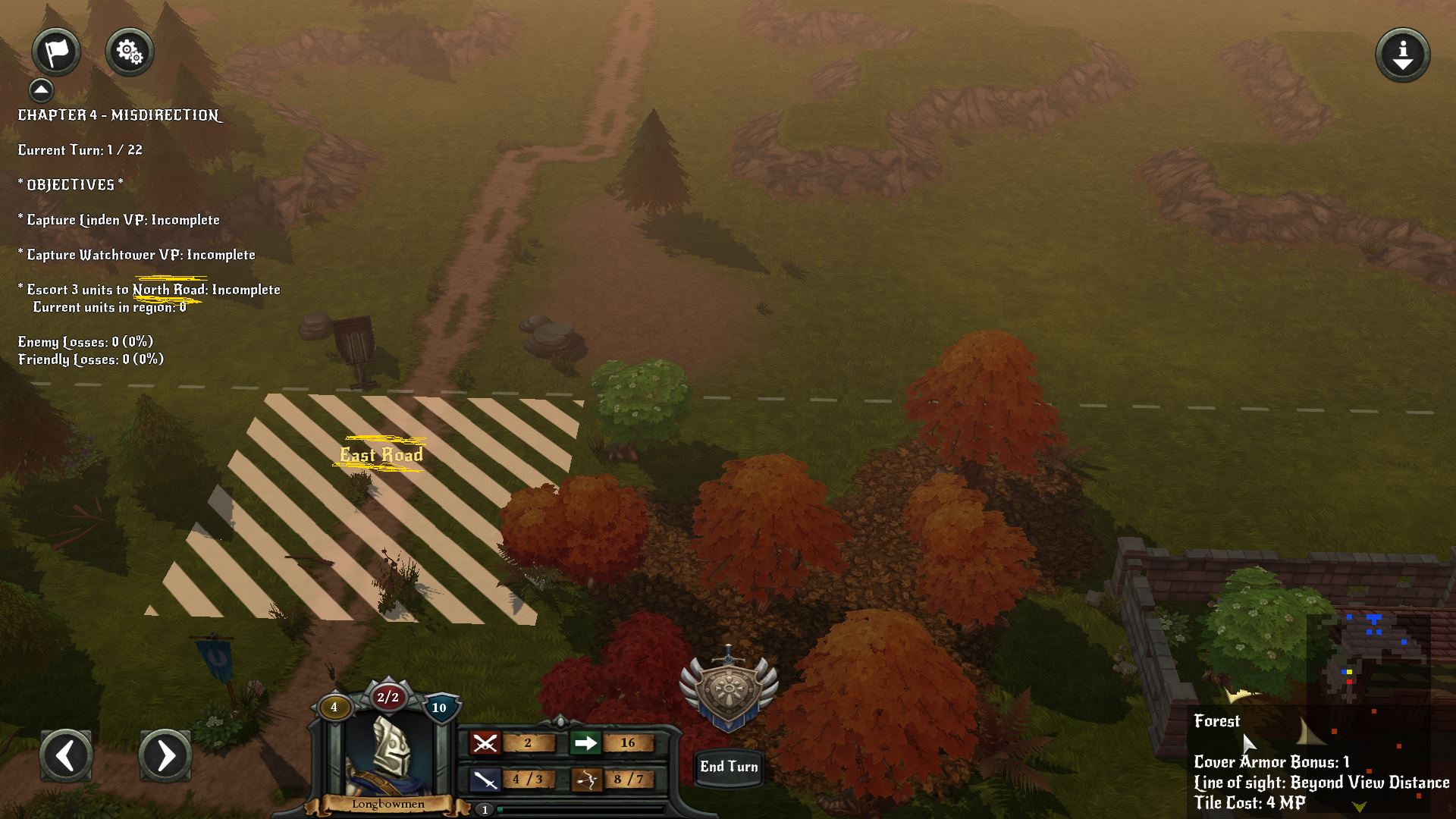Click the blue sword melee icon
Screen dimensions: 1456x819
click(485, 780)
